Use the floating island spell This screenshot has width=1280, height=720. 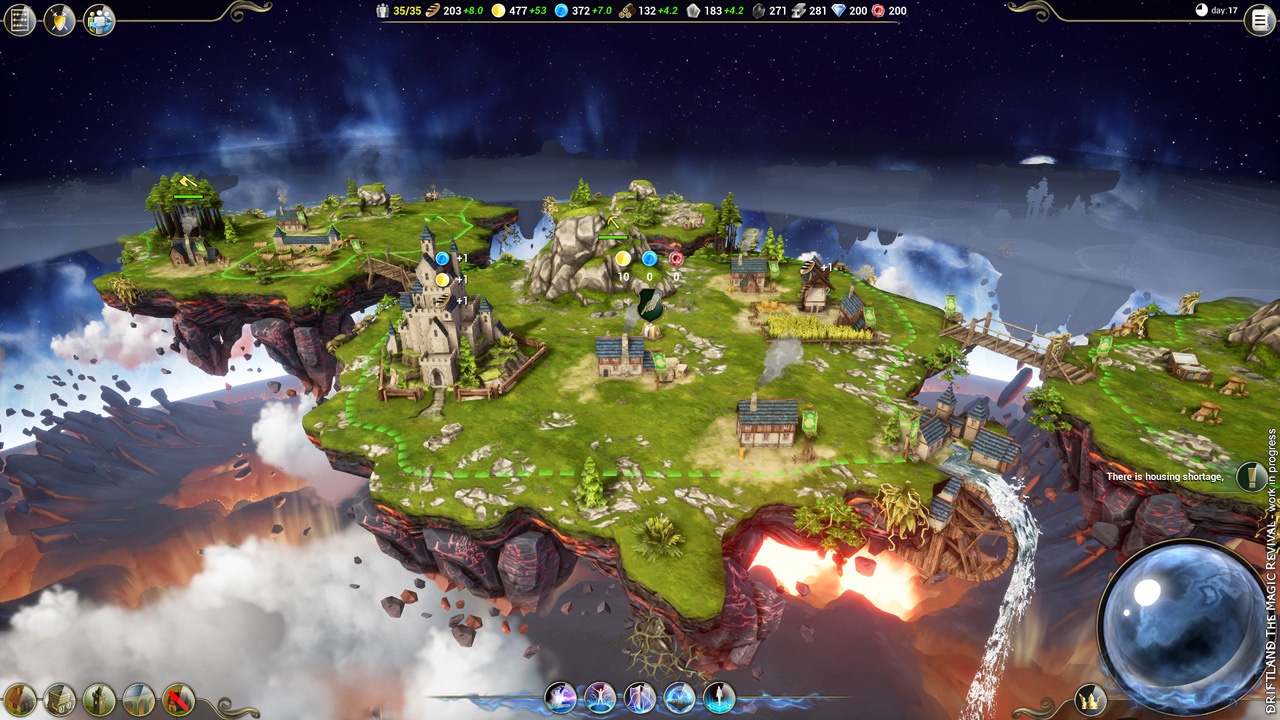click(680, 697)
